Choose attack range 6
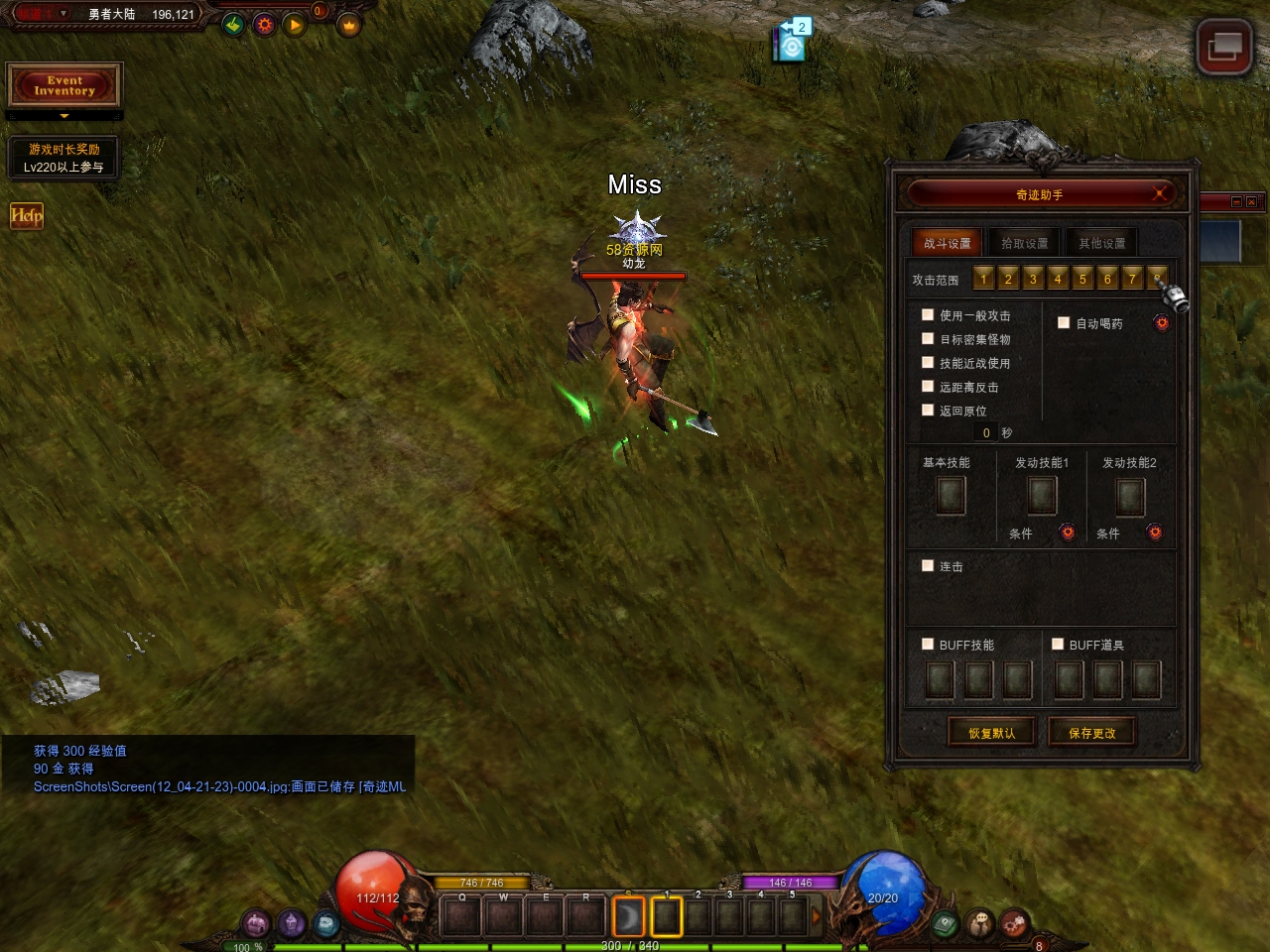This screenshot has height=952, width=1270. [1107, 279]
